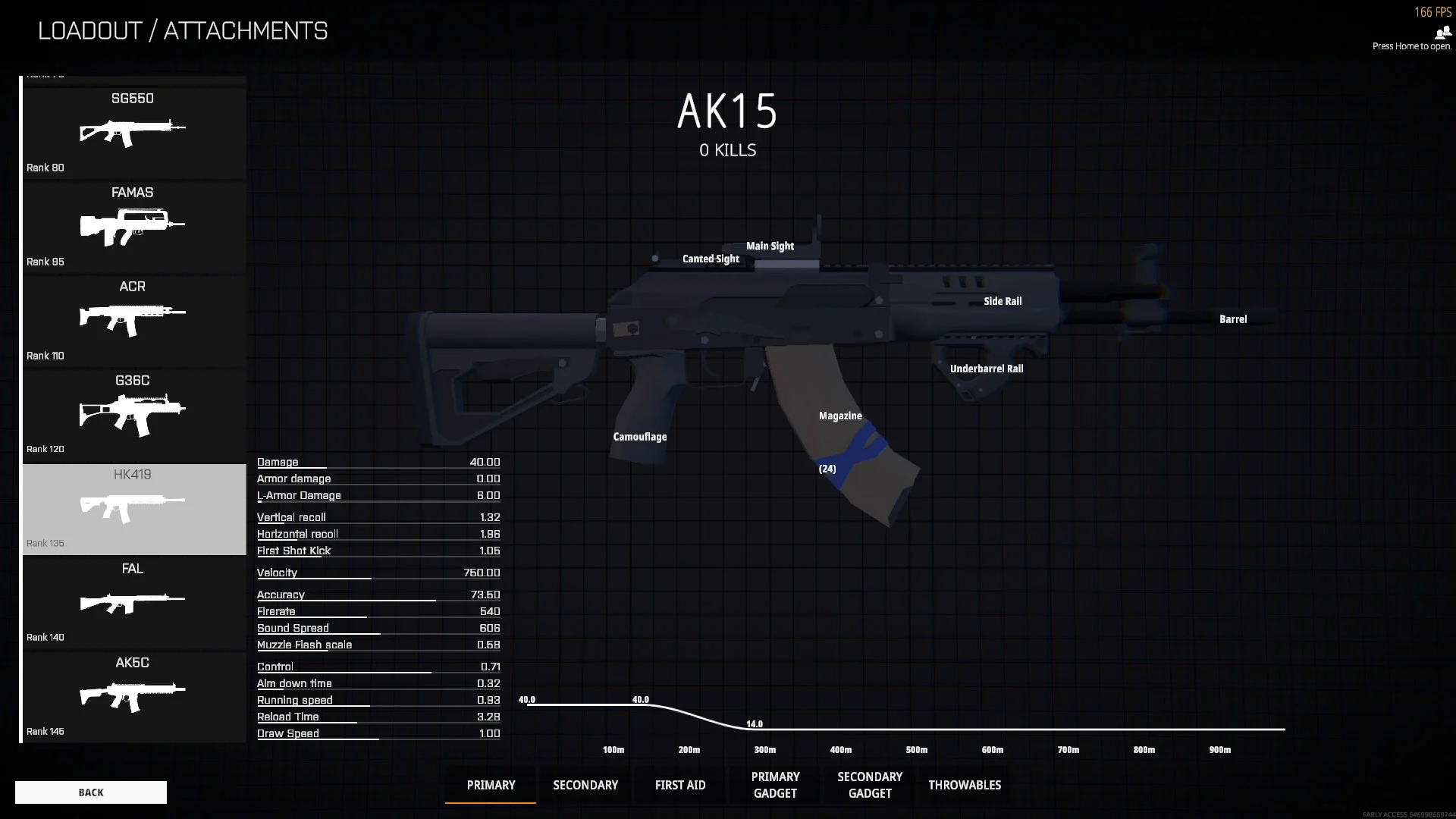Switch to the THROWABLES tab
This screenshot has height=819, width=1456.
[x=964, y=785]
